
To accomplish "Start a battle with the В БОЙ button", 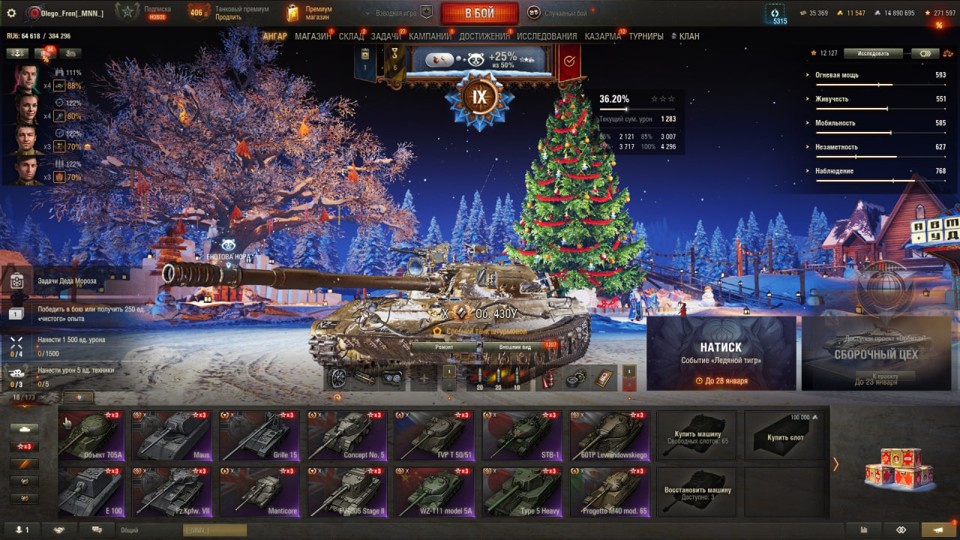I will pyautogui.click(x=479, y=13).
